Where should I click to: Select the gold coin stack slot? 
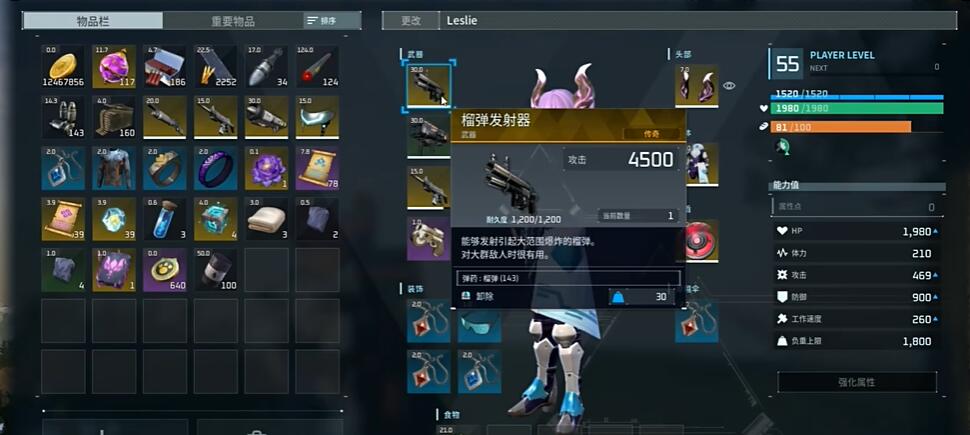point(62,66)
